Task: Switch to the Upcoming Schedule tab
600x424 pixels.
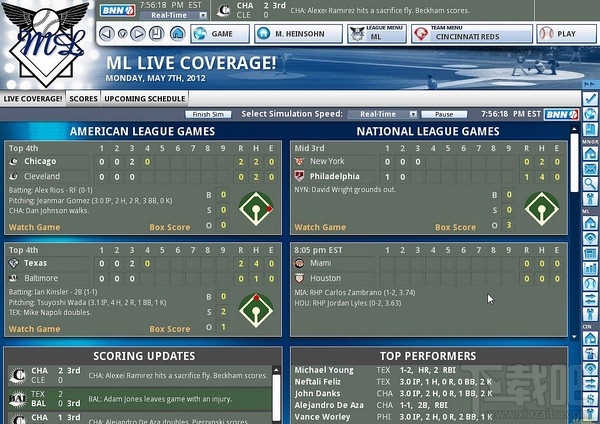Action: [x=145, y=98]
